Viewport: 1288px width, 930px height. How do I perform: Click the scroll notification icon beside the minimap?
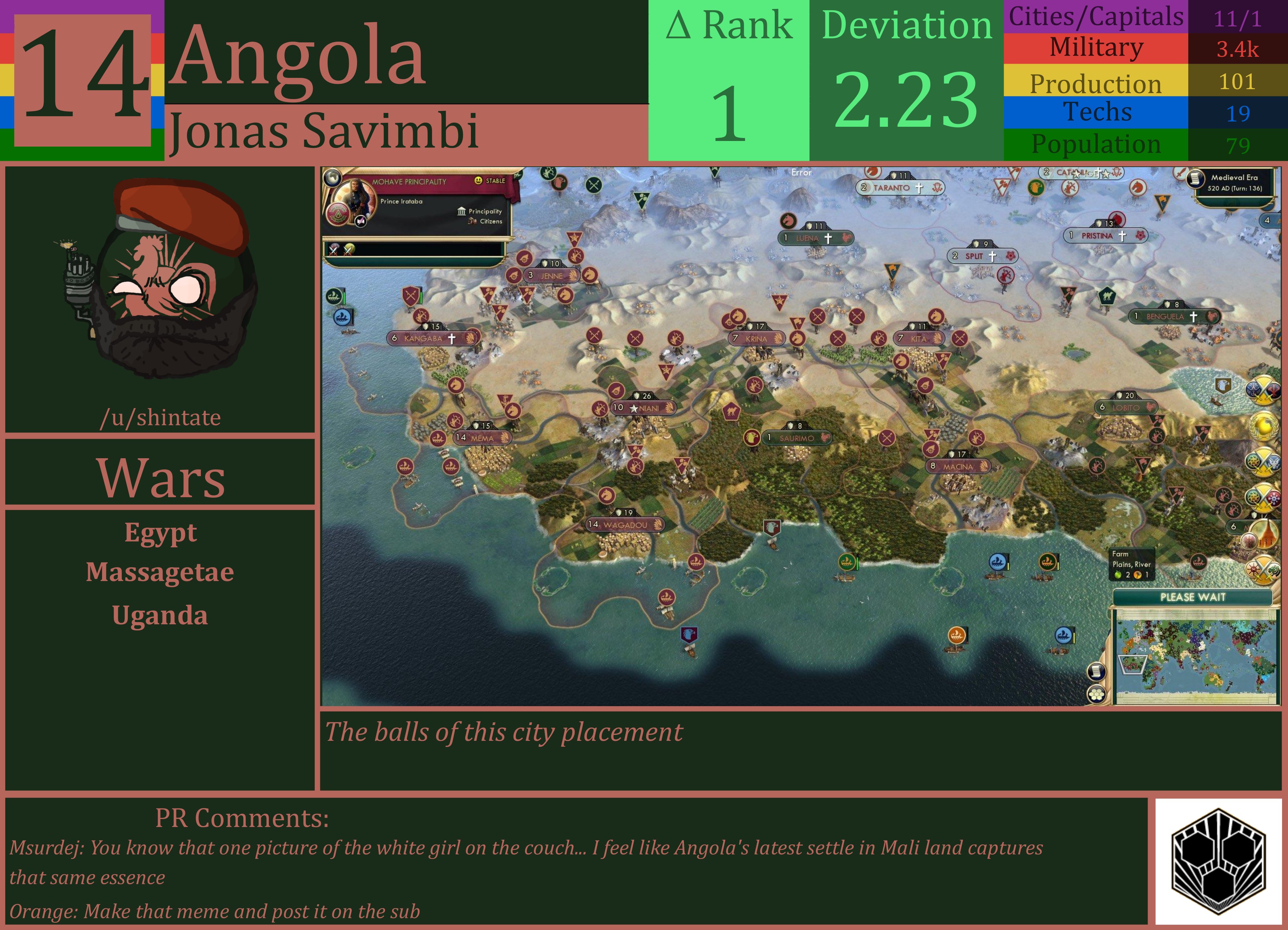[1097, 672]
